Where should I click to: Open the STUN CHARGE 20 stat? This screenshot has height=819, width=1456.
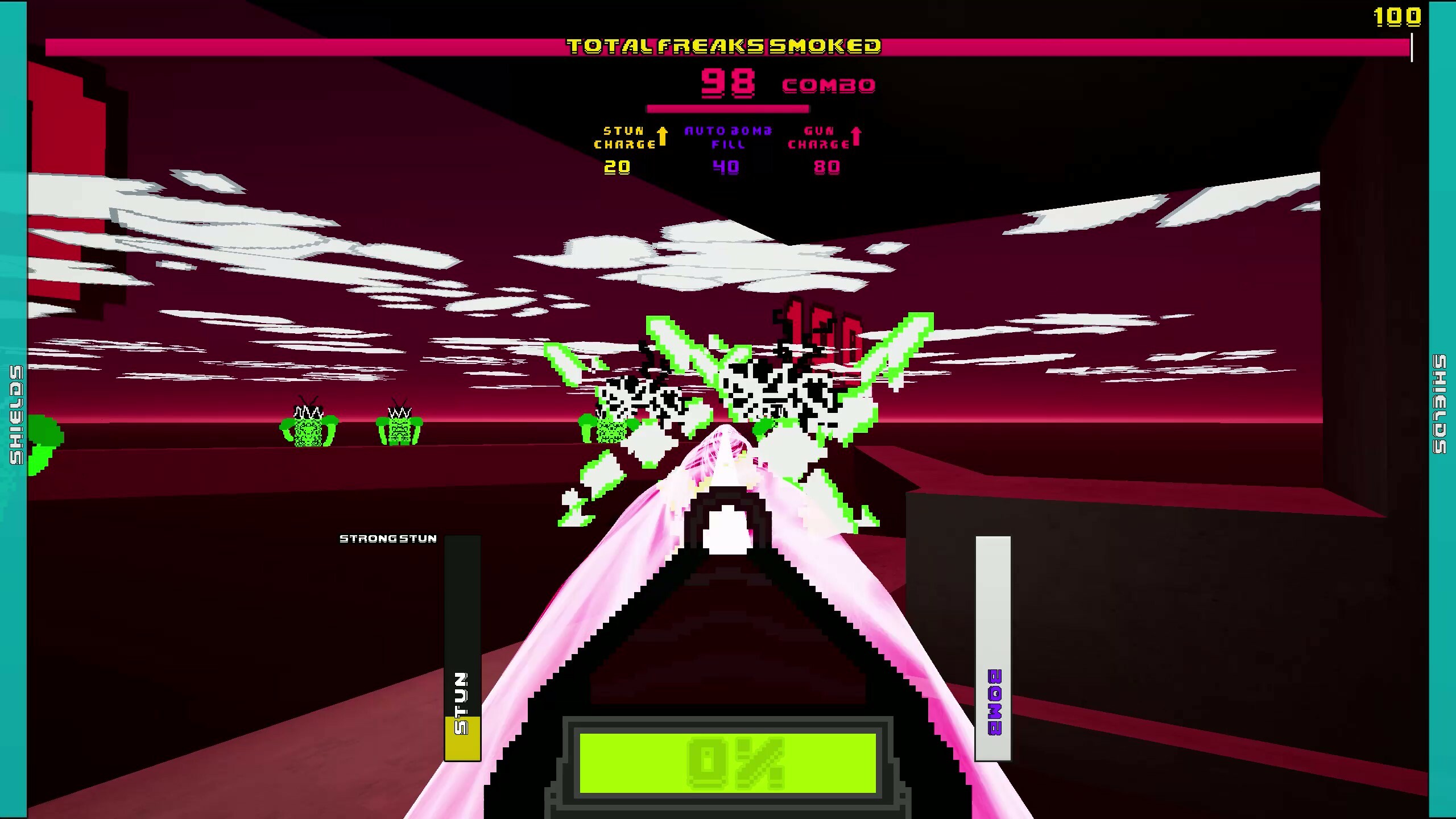(618, 168)
